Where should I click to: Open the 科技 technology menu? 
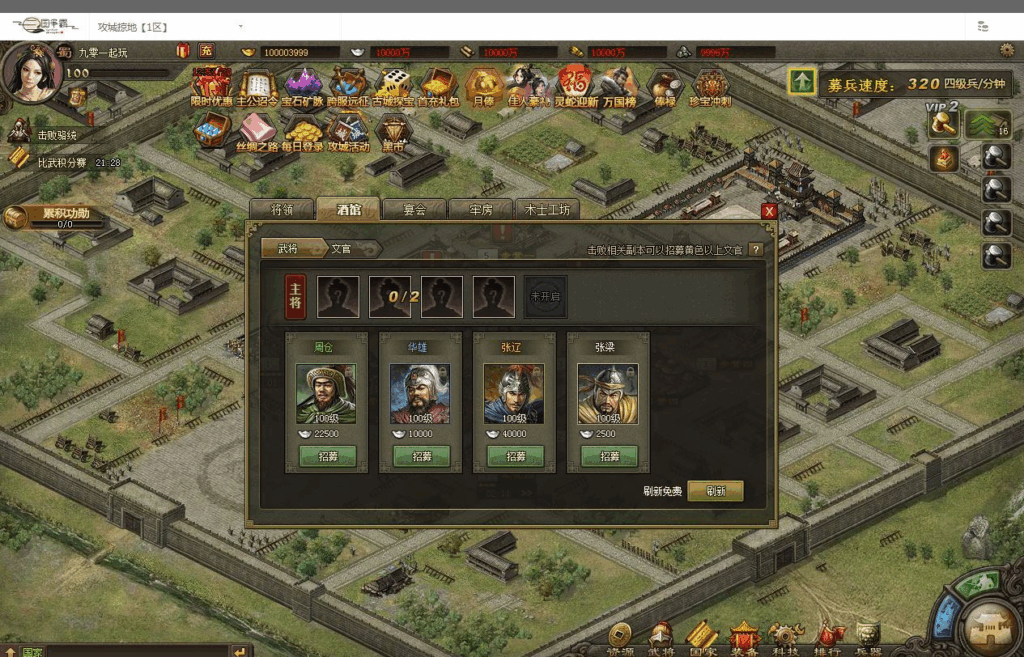click(785, 637)
